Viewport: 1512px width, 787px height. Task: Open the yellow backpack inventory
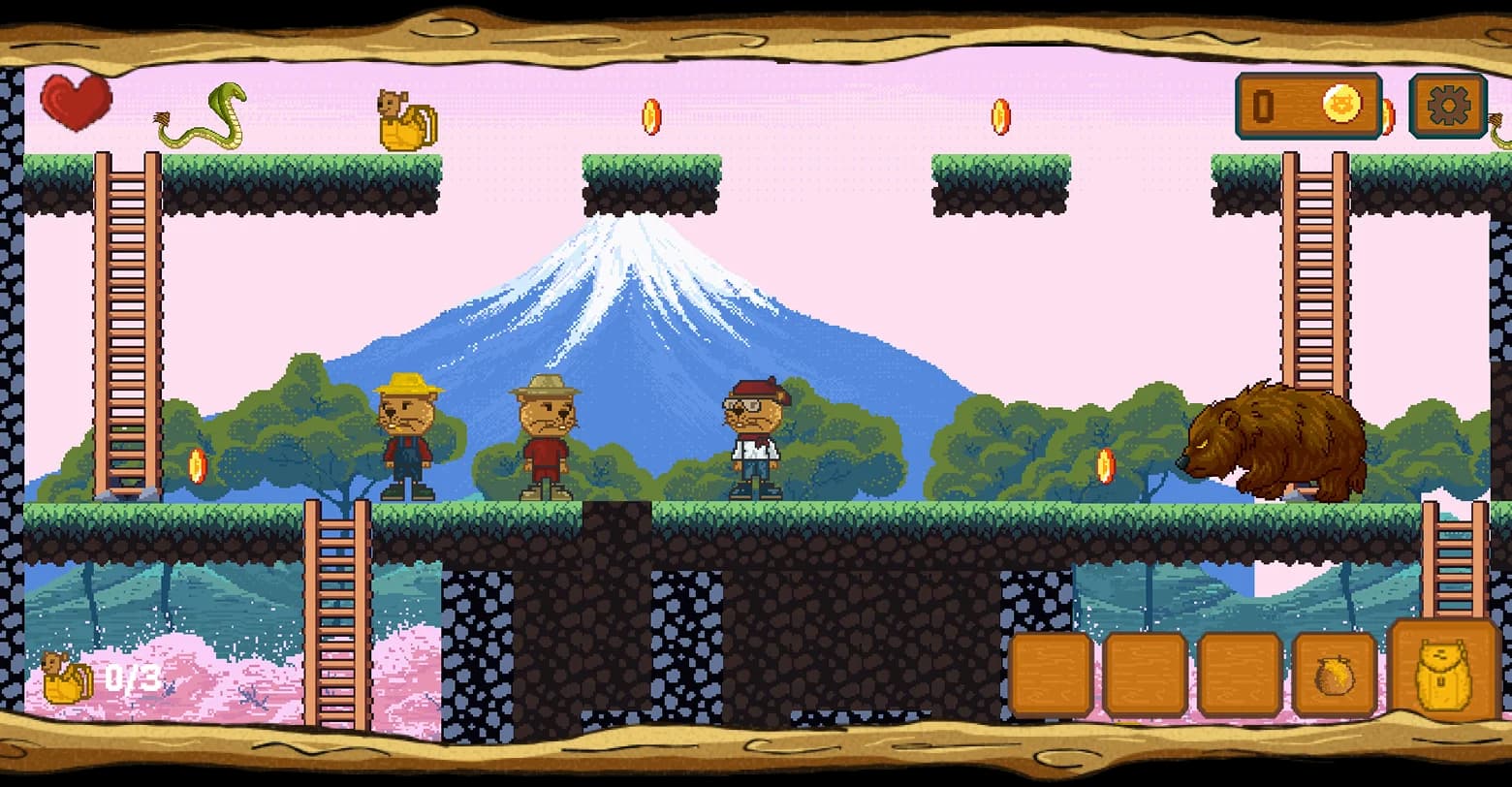pos(1444,671)
